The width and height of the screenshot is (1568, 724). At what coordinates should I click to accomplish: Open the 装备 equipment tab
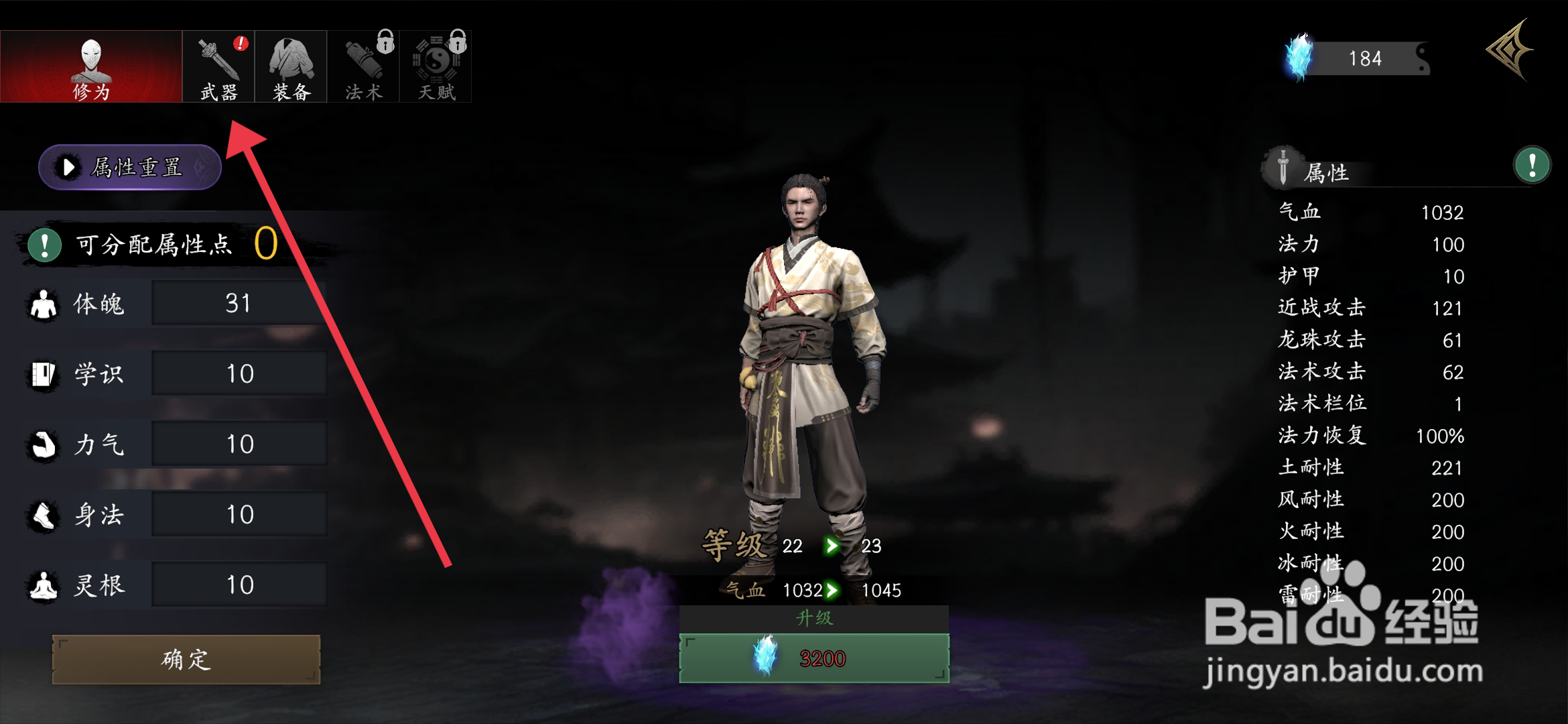[290, 66]
